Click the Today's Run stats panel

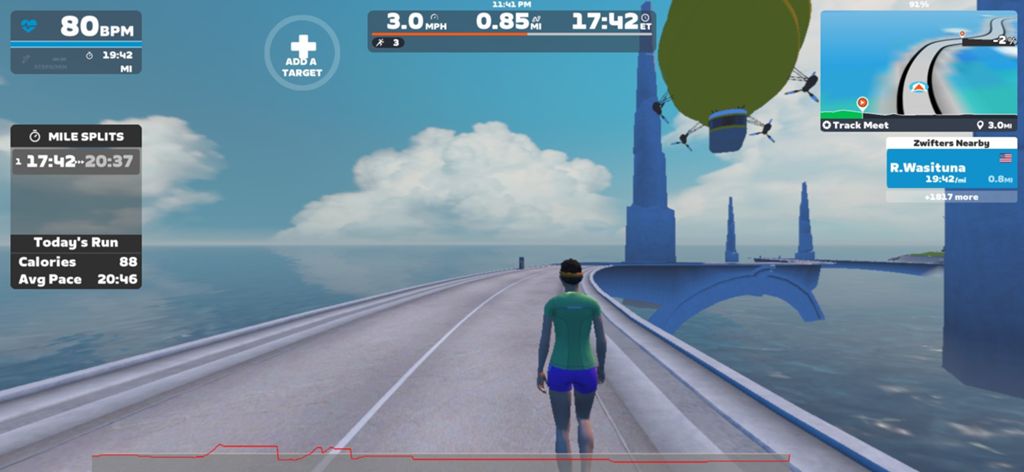(76, 261)
